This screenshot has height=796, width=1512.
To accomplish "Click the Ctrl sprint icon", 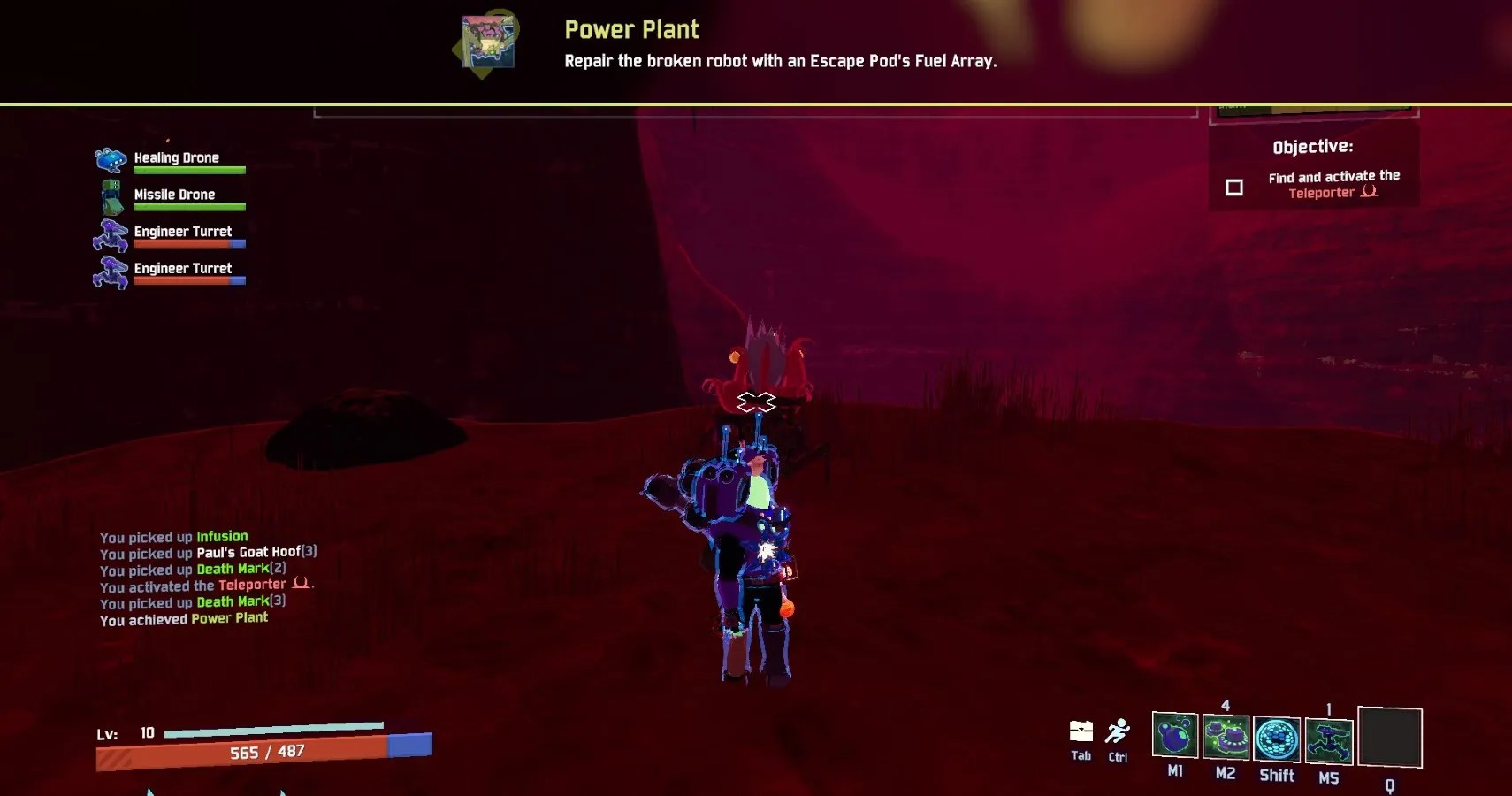I will (1118, 732).
